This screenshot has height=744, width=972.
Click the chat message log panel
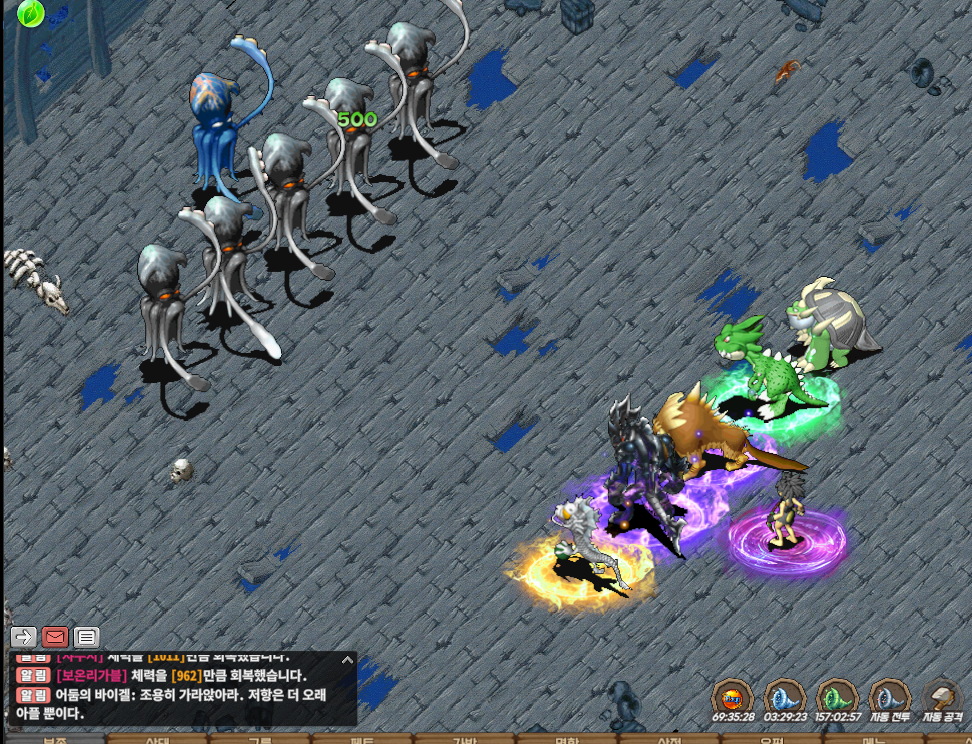(180, 692)
